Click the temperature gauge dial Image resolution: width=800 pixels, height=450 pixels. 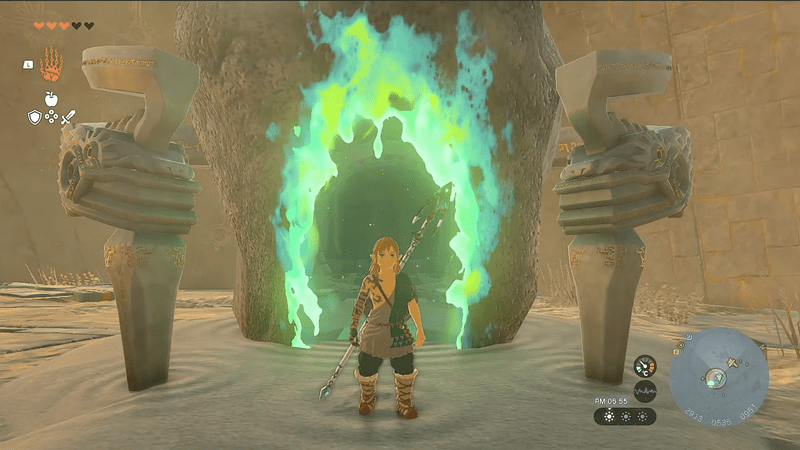[x=646, y=367]
